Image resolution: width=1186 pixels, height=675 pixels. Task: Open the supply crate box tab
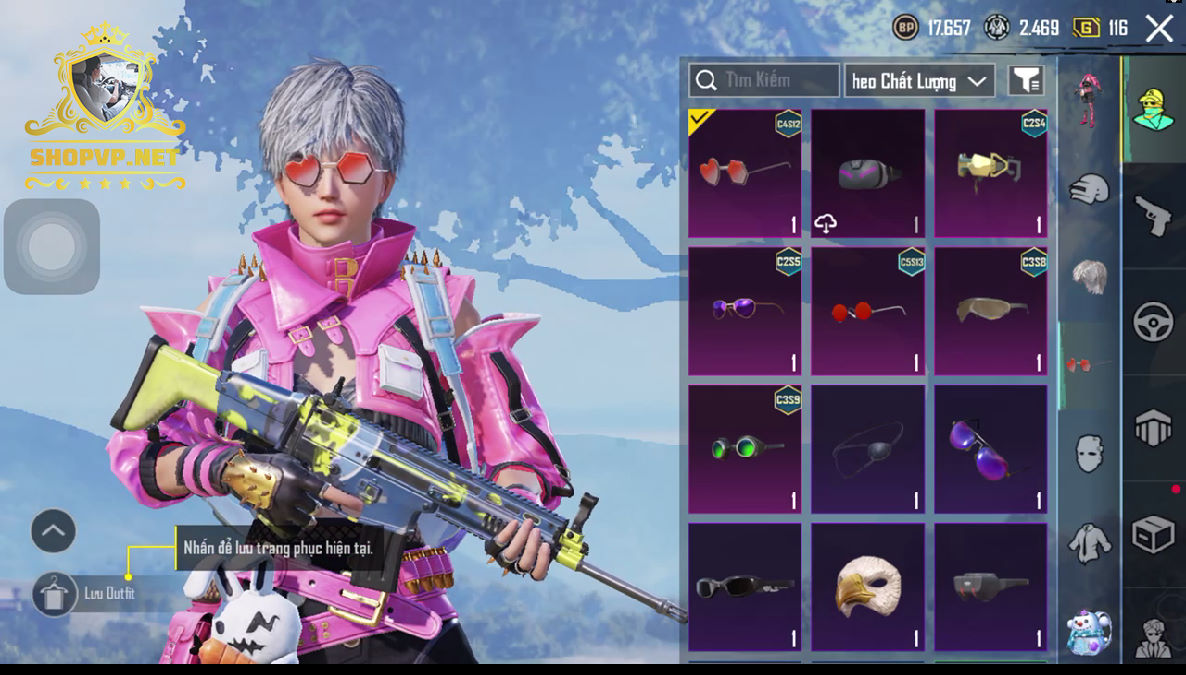point(1153,535)
